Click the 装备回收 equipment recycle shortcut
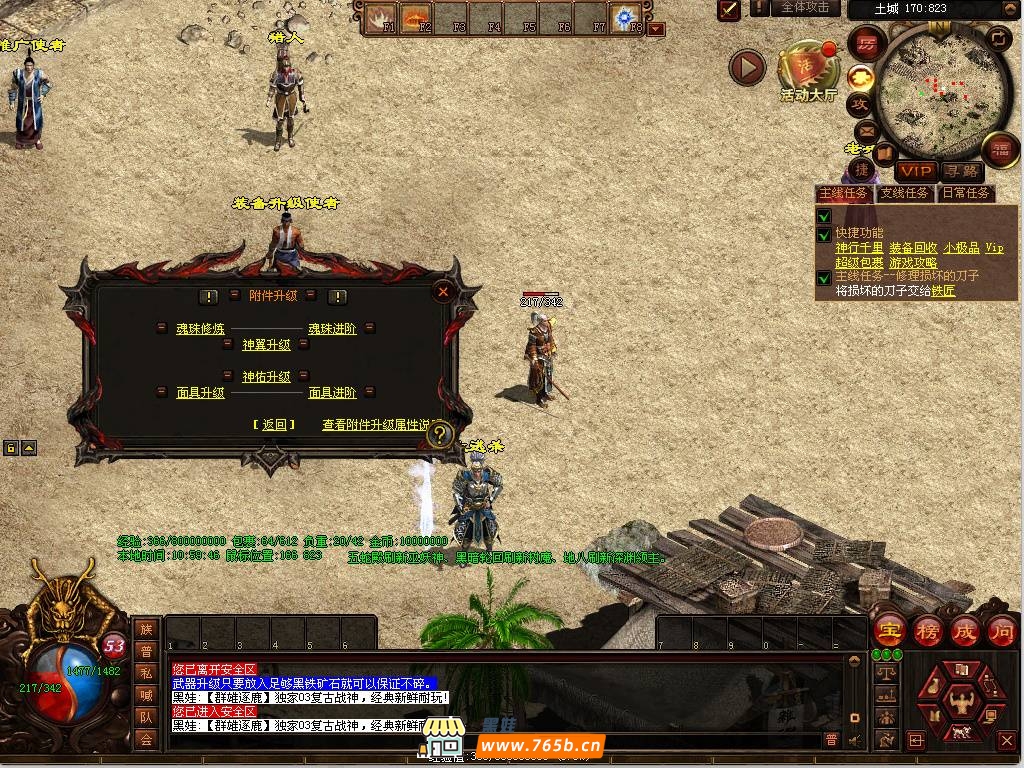The width and height of the screenshot is (1024, 768). (913, 248)
